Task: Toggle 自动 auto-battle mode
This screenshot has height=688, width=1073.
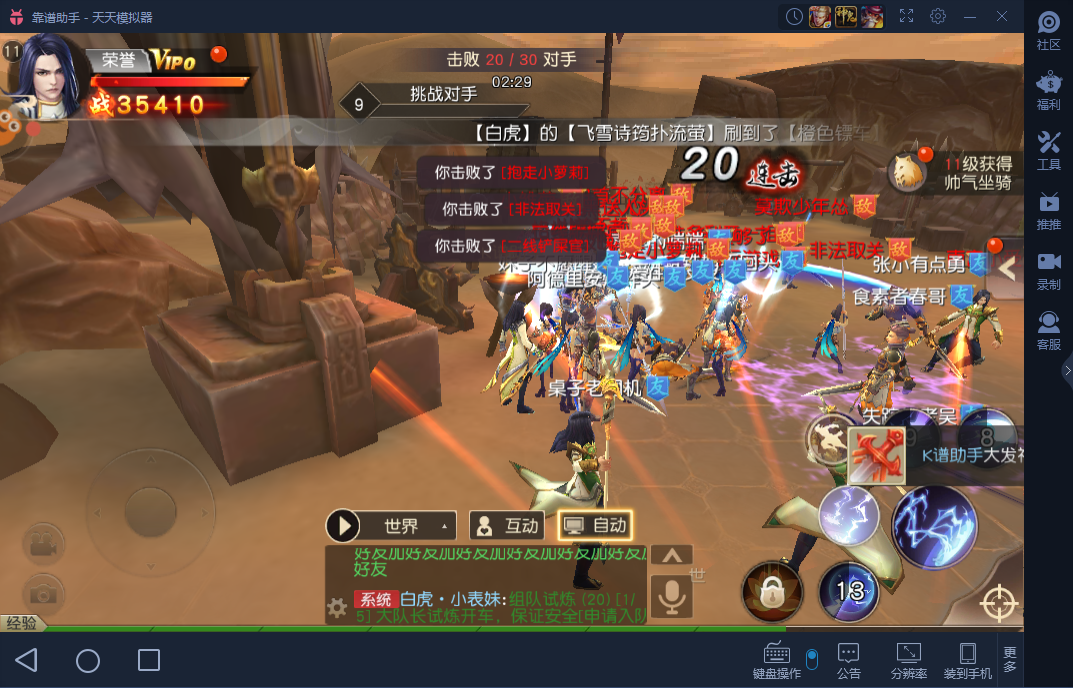Action: (595, 525)
